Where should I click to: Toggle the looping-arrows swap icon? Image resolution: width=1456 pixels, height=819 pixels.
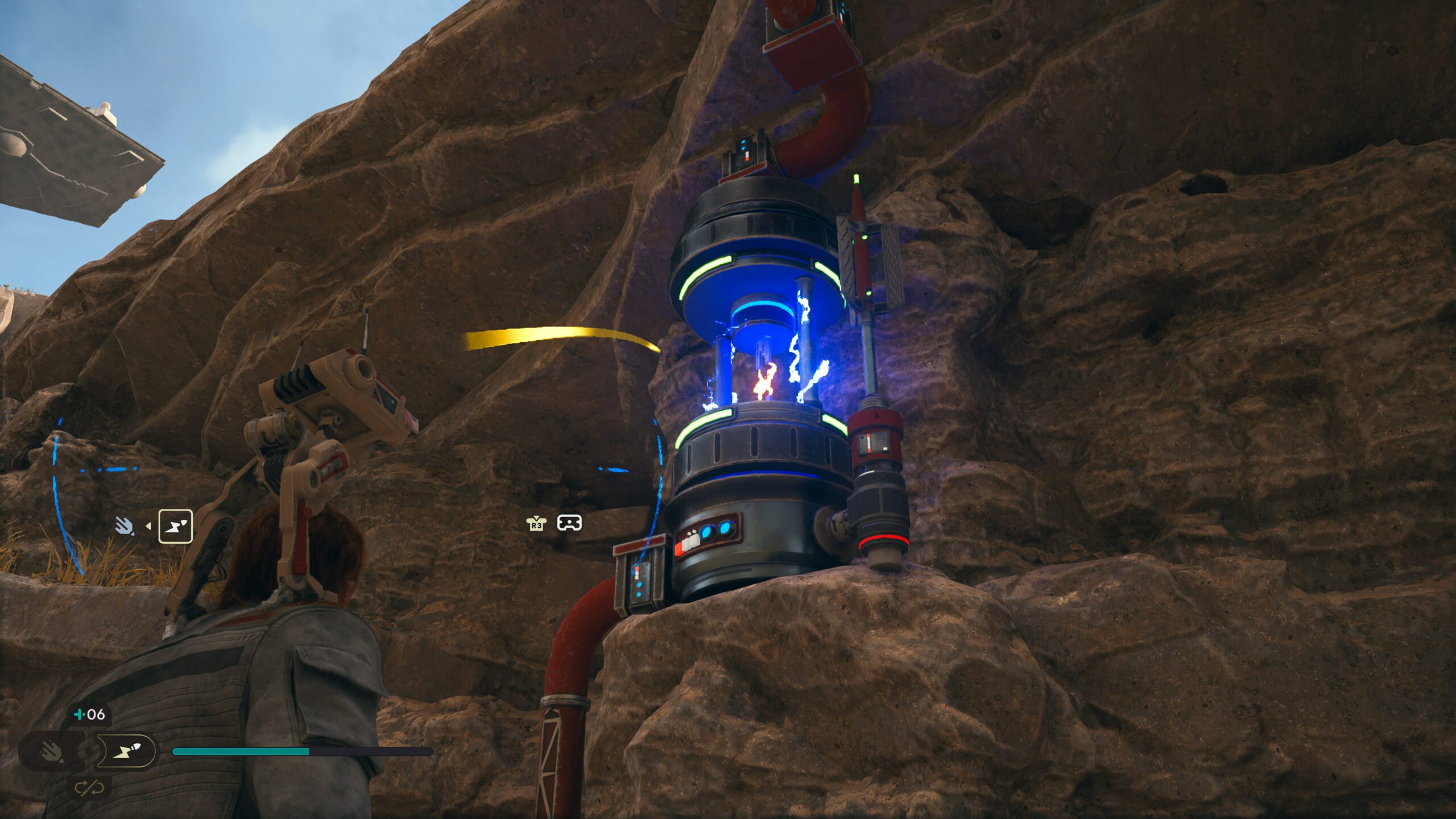point(89,788)
